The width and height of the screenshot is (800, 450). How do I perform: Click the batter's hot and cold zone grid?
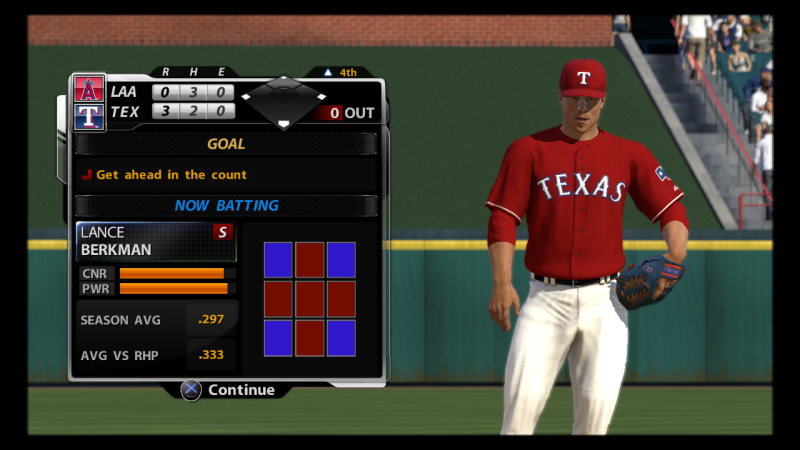pyautogui.click(x=310, y=299)
